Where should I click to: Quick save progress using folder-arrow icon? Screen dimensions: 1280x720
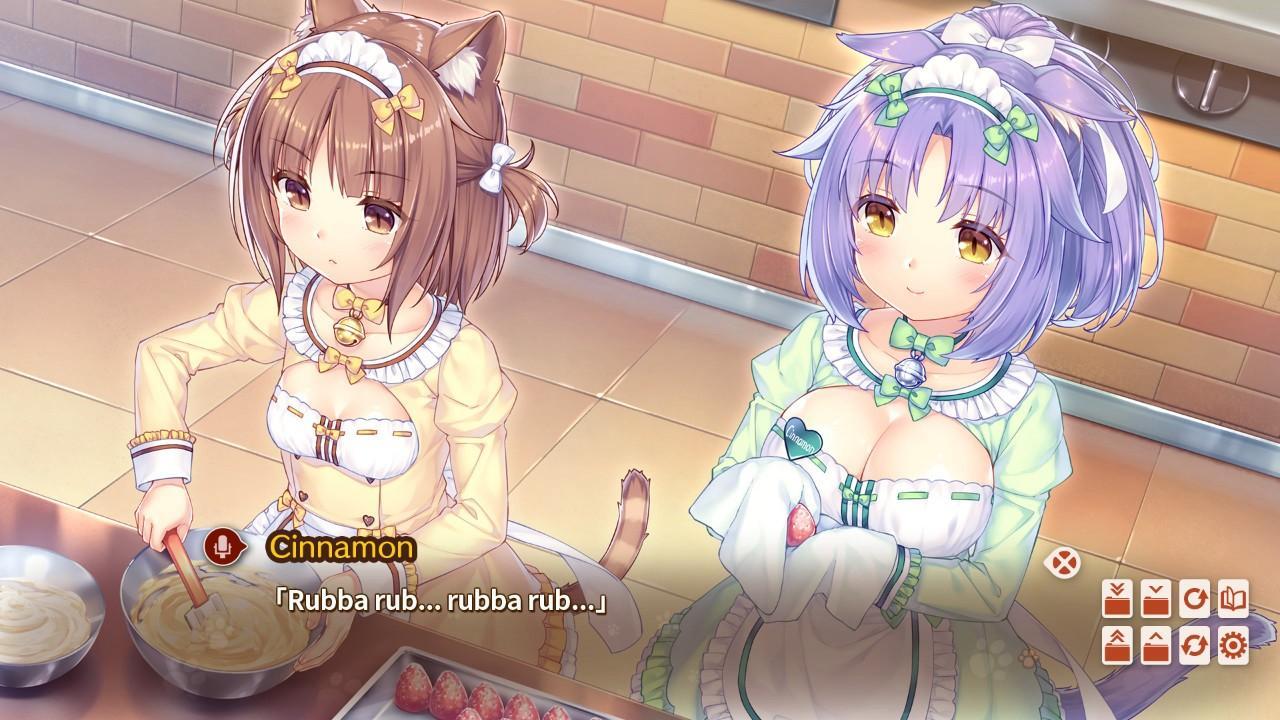point(1117,598)
